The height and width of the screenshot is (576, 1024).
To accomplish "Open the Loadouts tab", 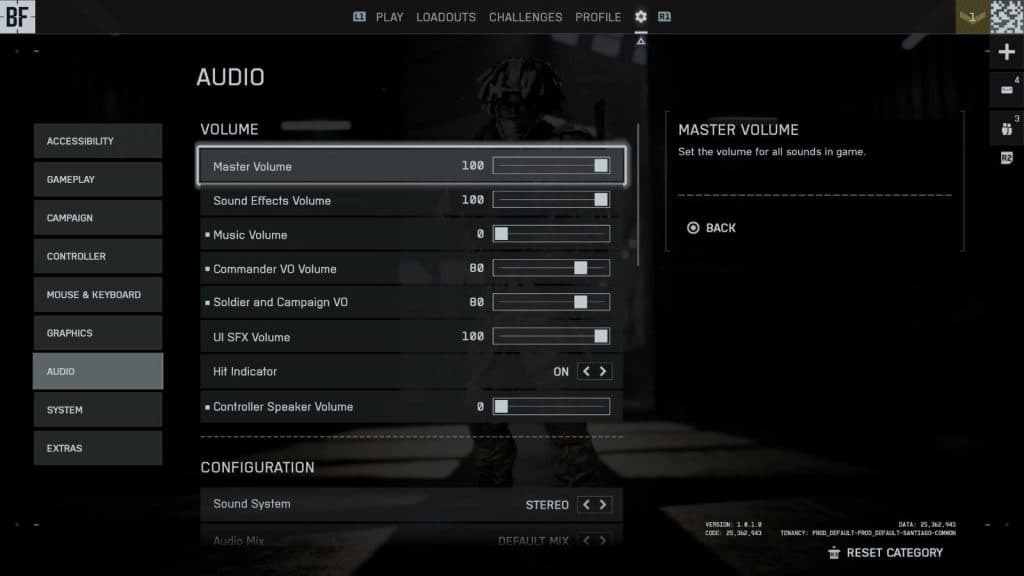I will coord(446,17).
